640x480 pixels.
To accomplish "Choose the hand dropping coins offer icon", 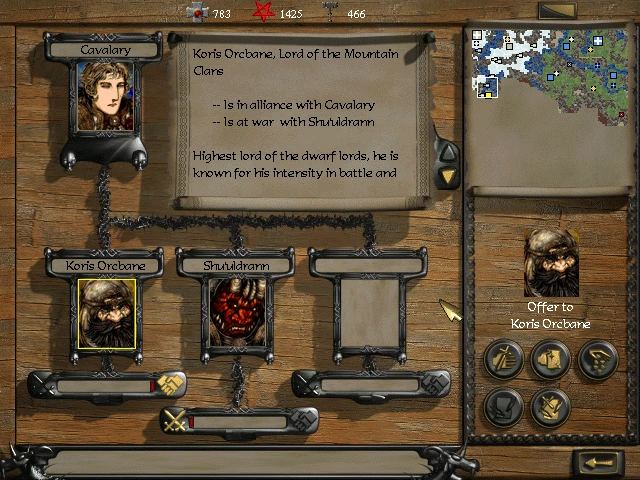I will 597,360.
